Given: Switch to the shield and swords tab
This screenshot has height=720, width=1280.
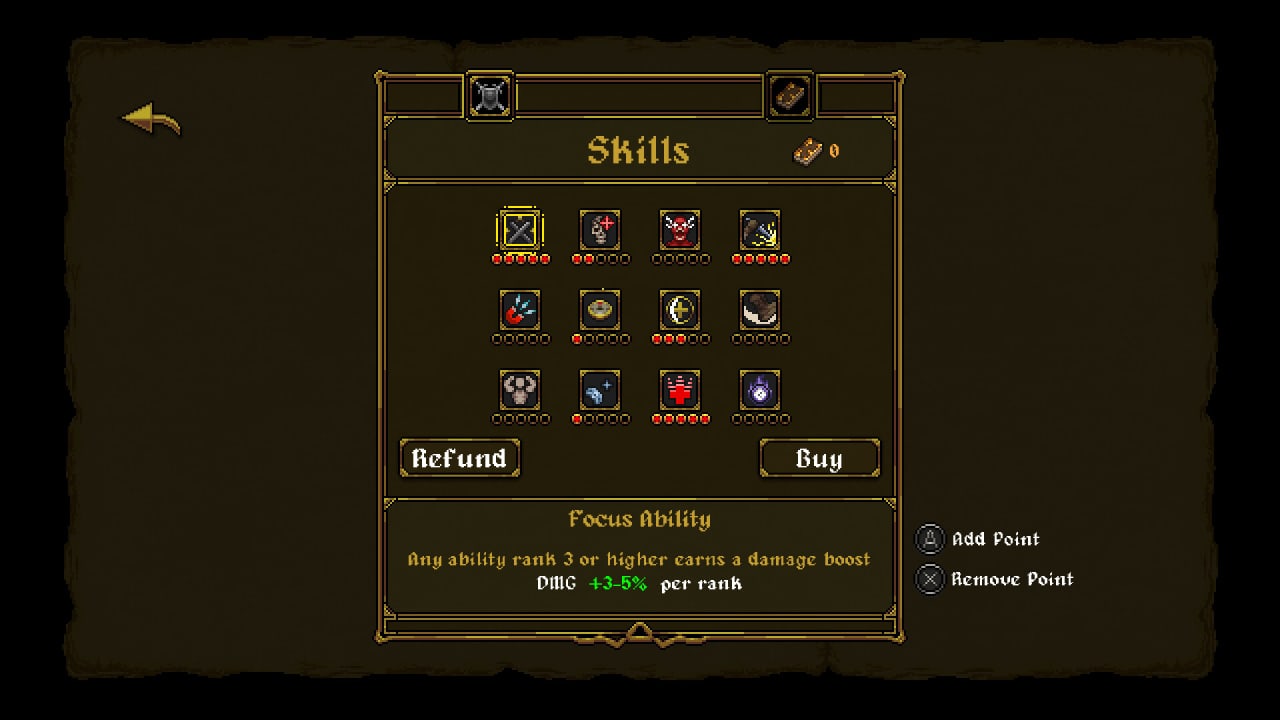Looking at the screenshot, I should 490,97.
